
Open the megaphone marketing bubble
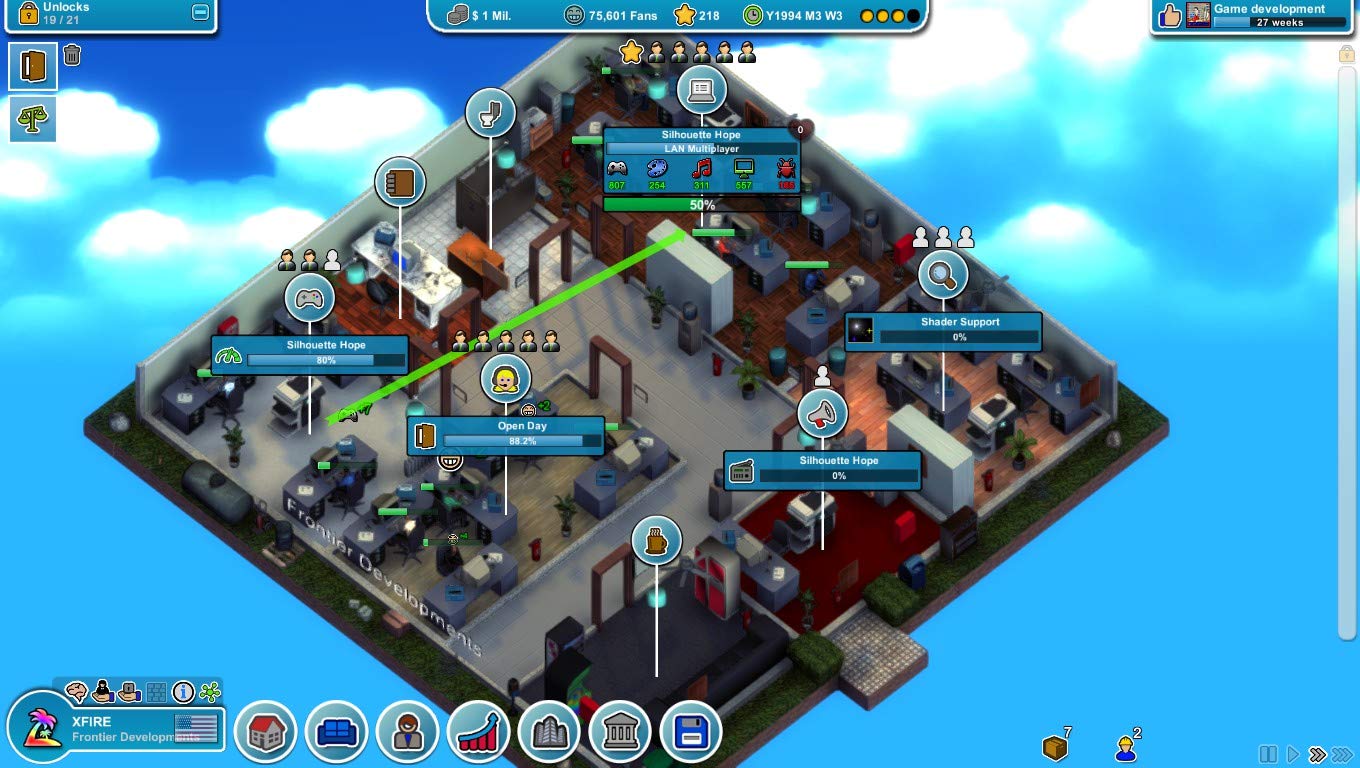822,412
